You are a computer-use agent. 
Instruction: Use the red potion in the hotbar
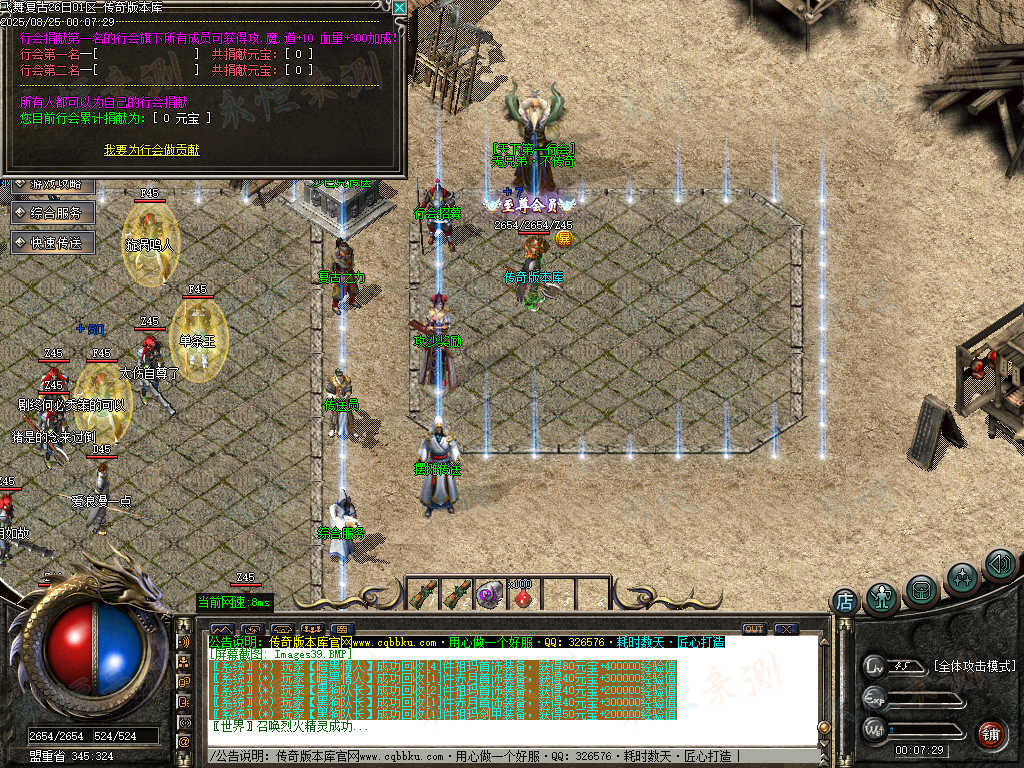pos(521,596)
